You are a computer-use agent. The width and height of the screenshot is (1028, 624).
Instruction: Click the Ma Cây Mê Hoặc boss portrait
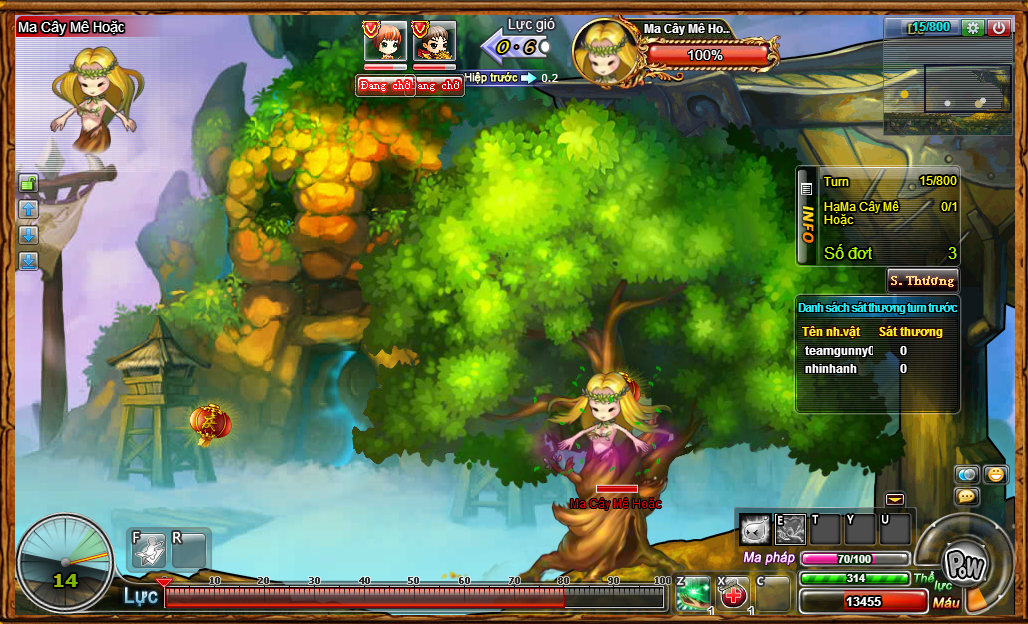(x=607, y=49)
